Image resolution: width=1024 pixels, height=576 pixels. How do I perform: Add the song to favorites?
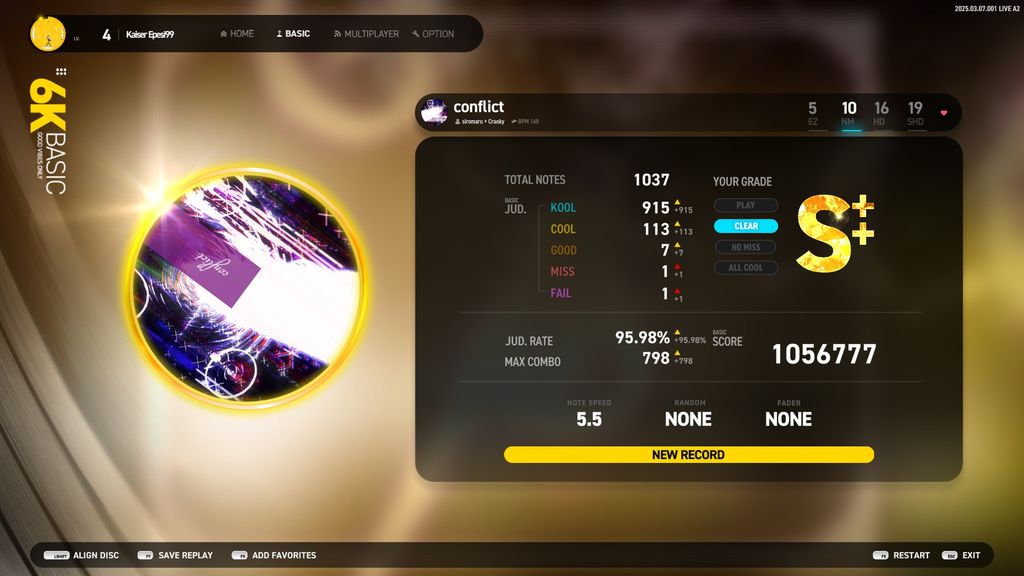click(274, 555)
